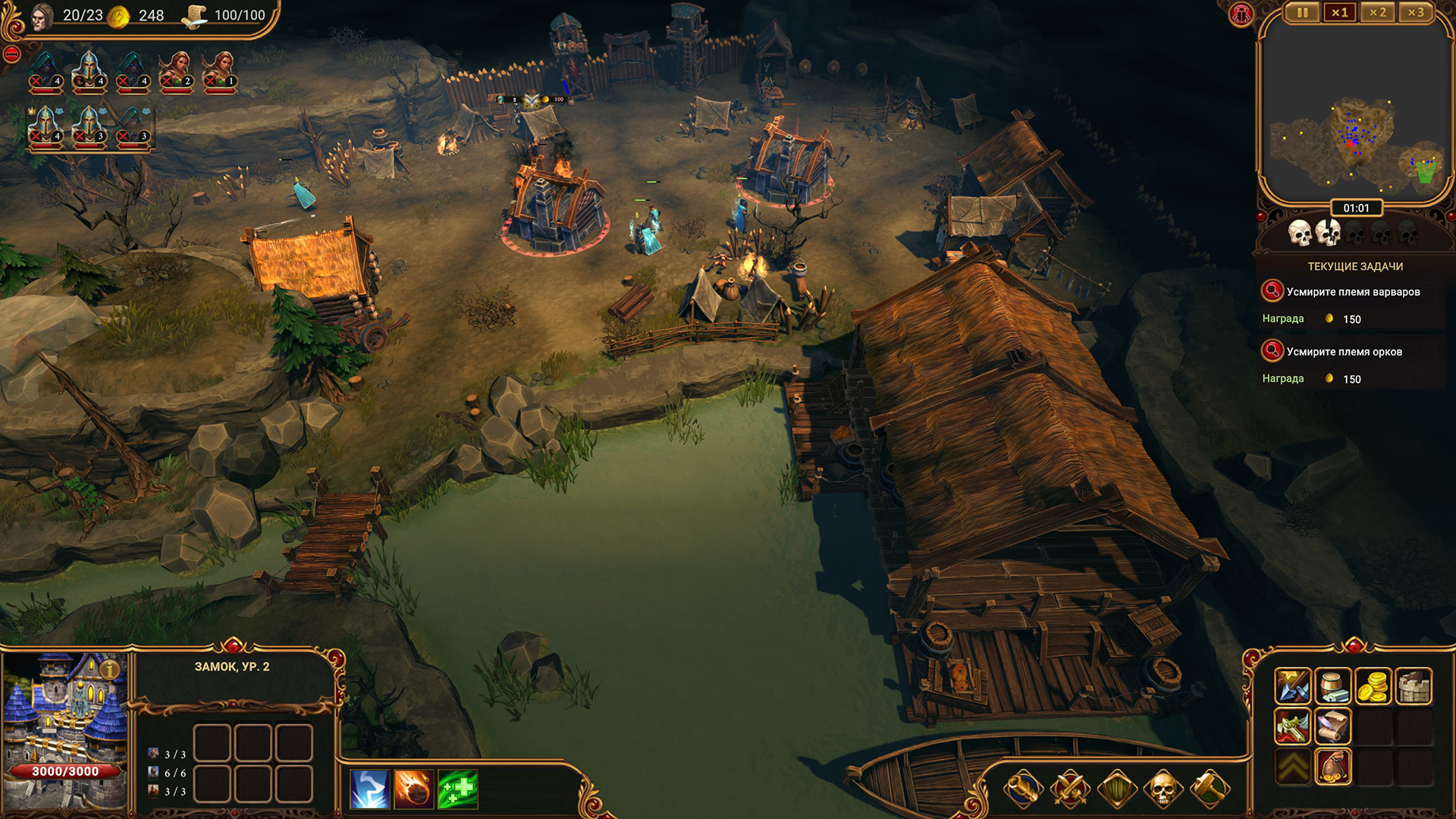
Task: Select the 'Усмирите племя варваров' quest
Action: pos(1353,292)
